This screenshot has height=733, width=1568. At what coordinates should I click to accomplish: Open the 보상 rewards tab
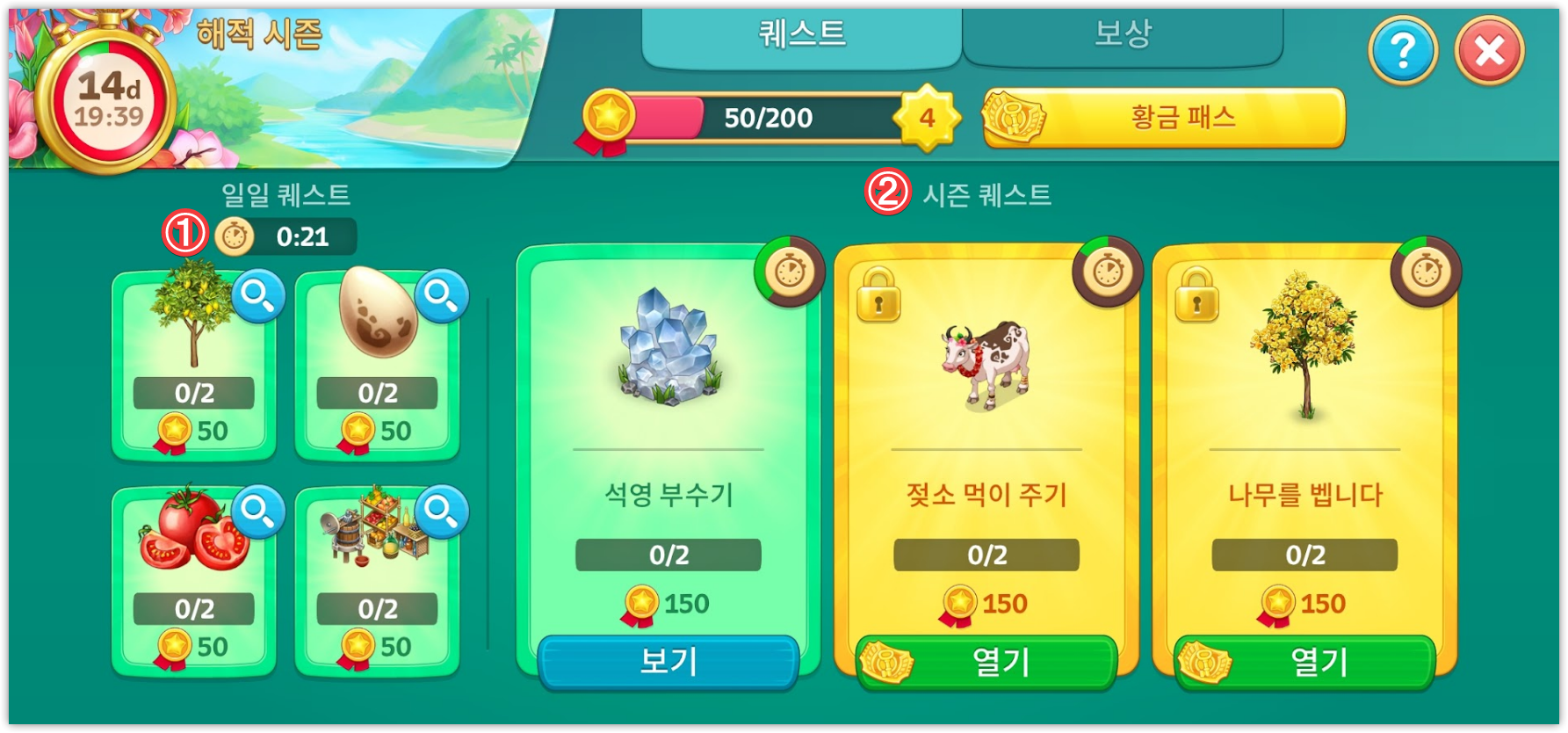pyautogui.click(x=1122, y=35)
